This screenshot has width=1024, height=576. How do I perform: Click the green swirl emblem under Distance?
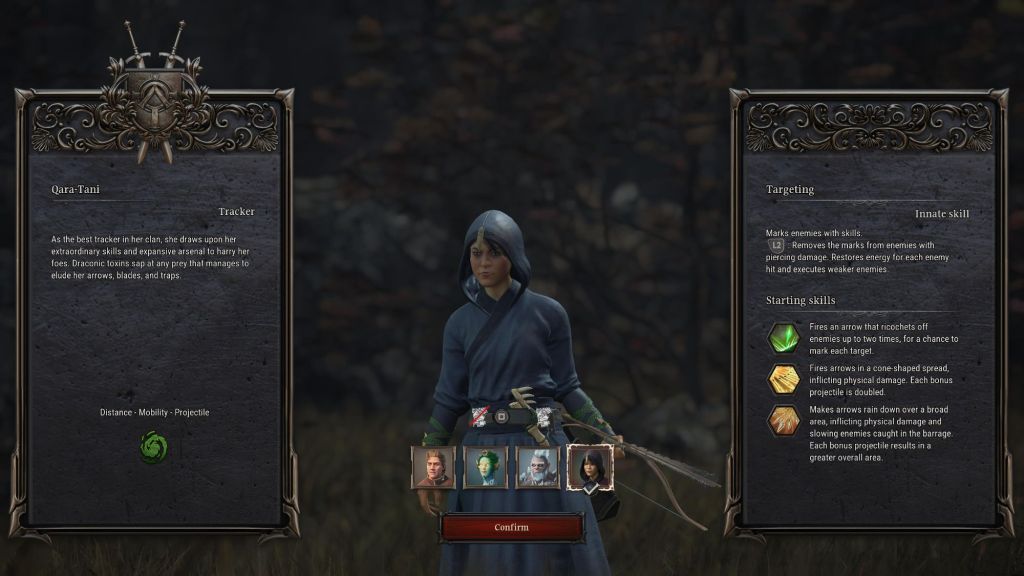[154, 446]
